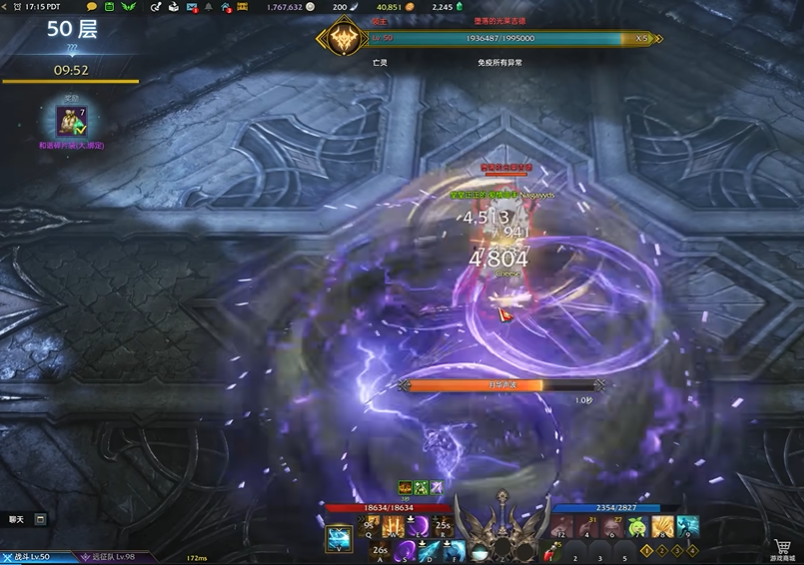Click the green wings icon

(x=127, y=7)
